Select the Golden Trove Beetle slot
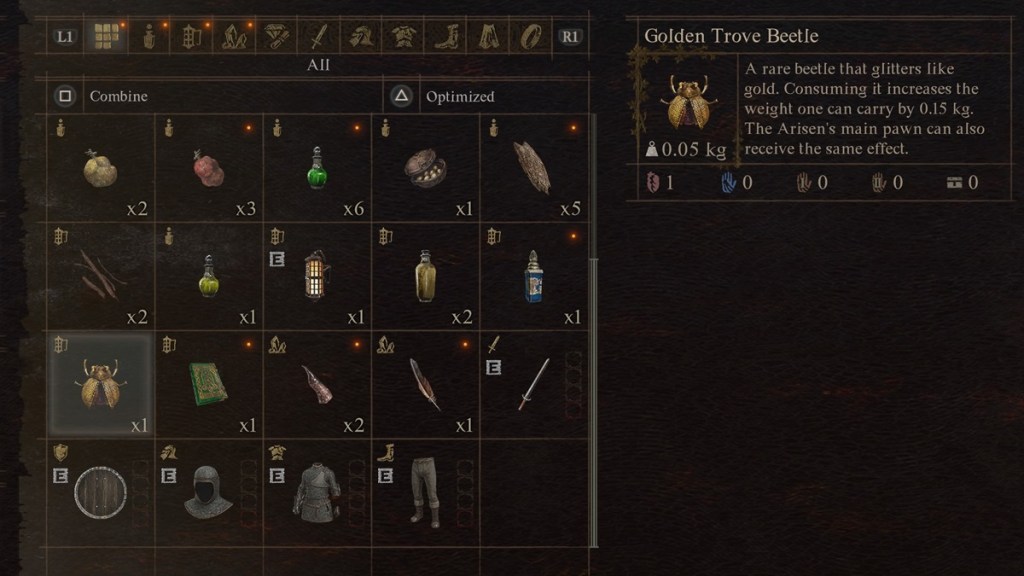 tap(101, 385)
